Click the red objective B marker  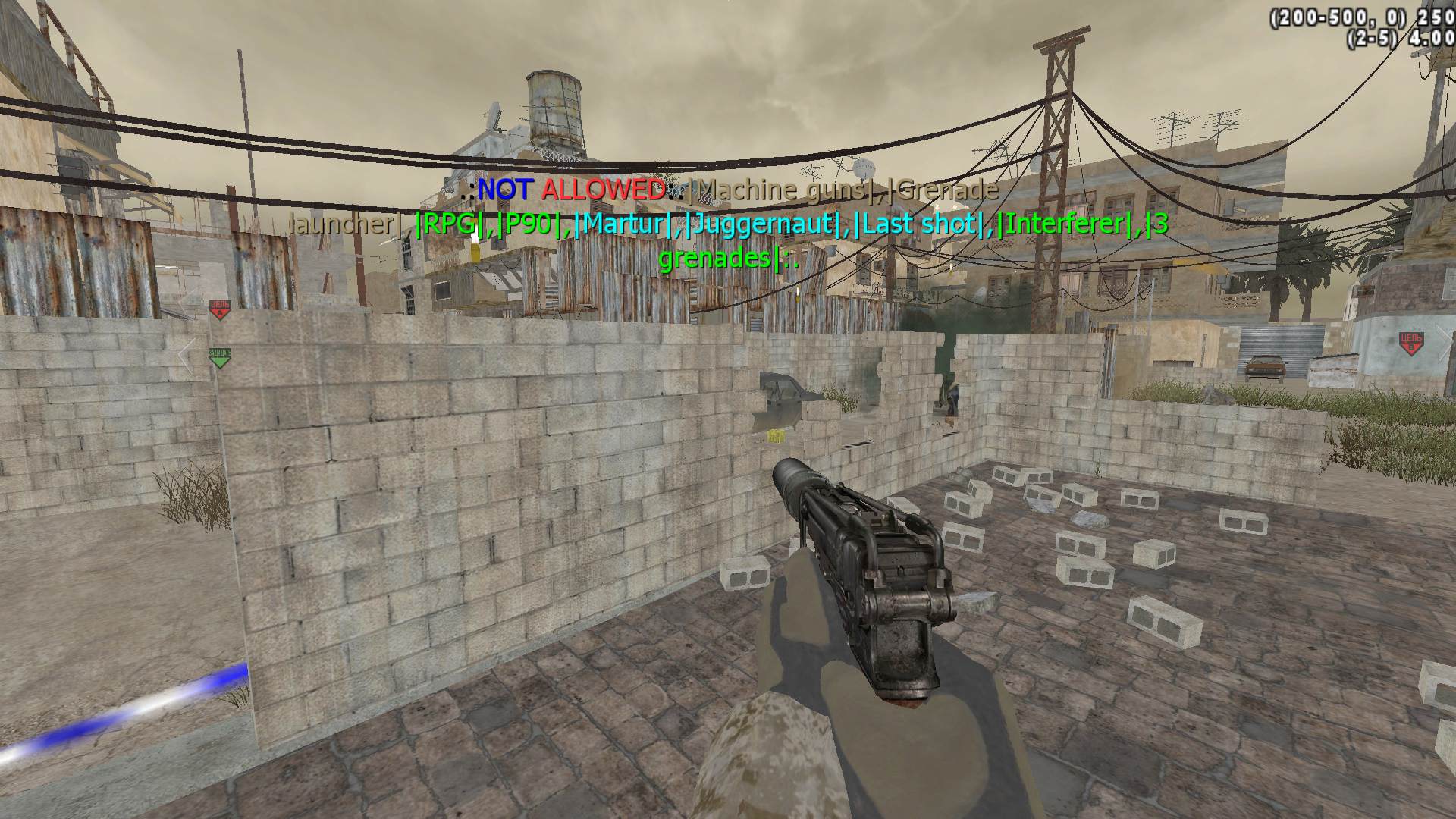click(x=1410, y=342)
